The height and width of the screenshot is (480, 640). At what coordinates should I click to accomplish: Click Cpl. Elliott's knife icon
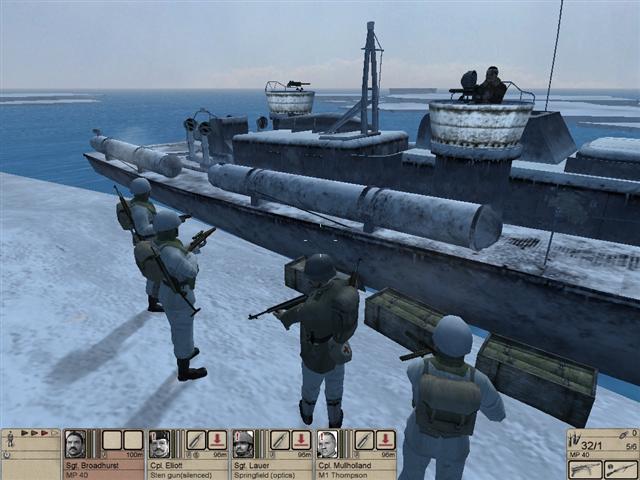[x=195, y=440]
